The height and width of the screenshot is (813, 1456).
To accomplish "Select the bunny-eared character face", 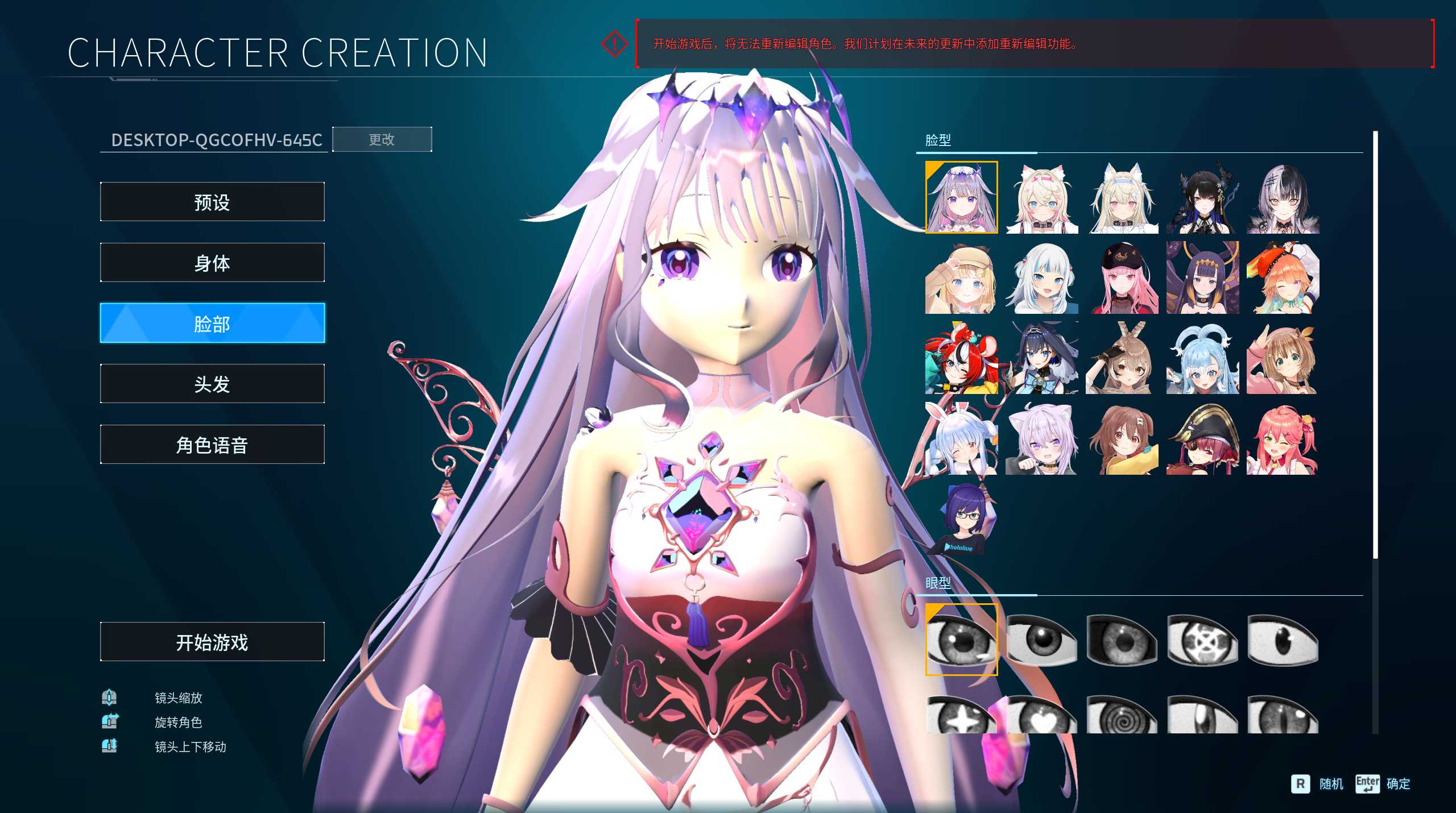I will coord(961,438).
